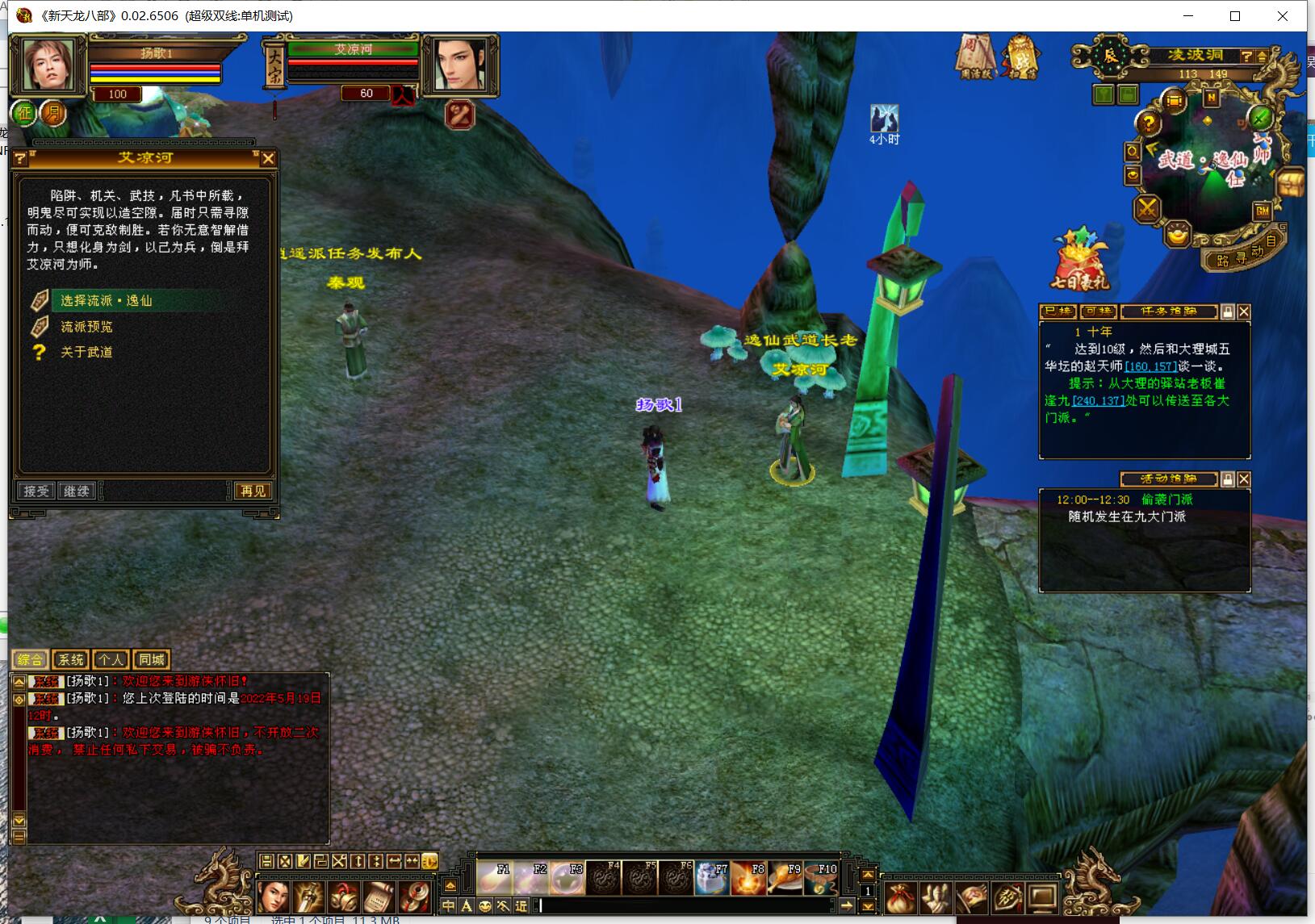This screenshot has width=1315, height=924.
Task: Close the 活动追踪 activity tracker panel
Action: [1244, 479]
